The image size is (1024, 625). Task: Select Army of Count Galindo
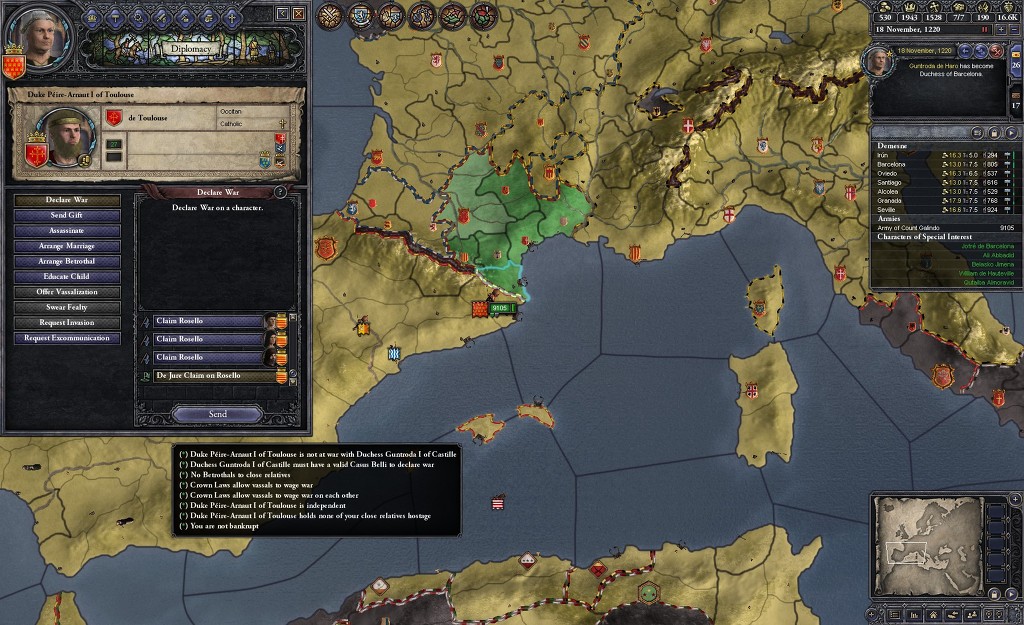point(910,227)
